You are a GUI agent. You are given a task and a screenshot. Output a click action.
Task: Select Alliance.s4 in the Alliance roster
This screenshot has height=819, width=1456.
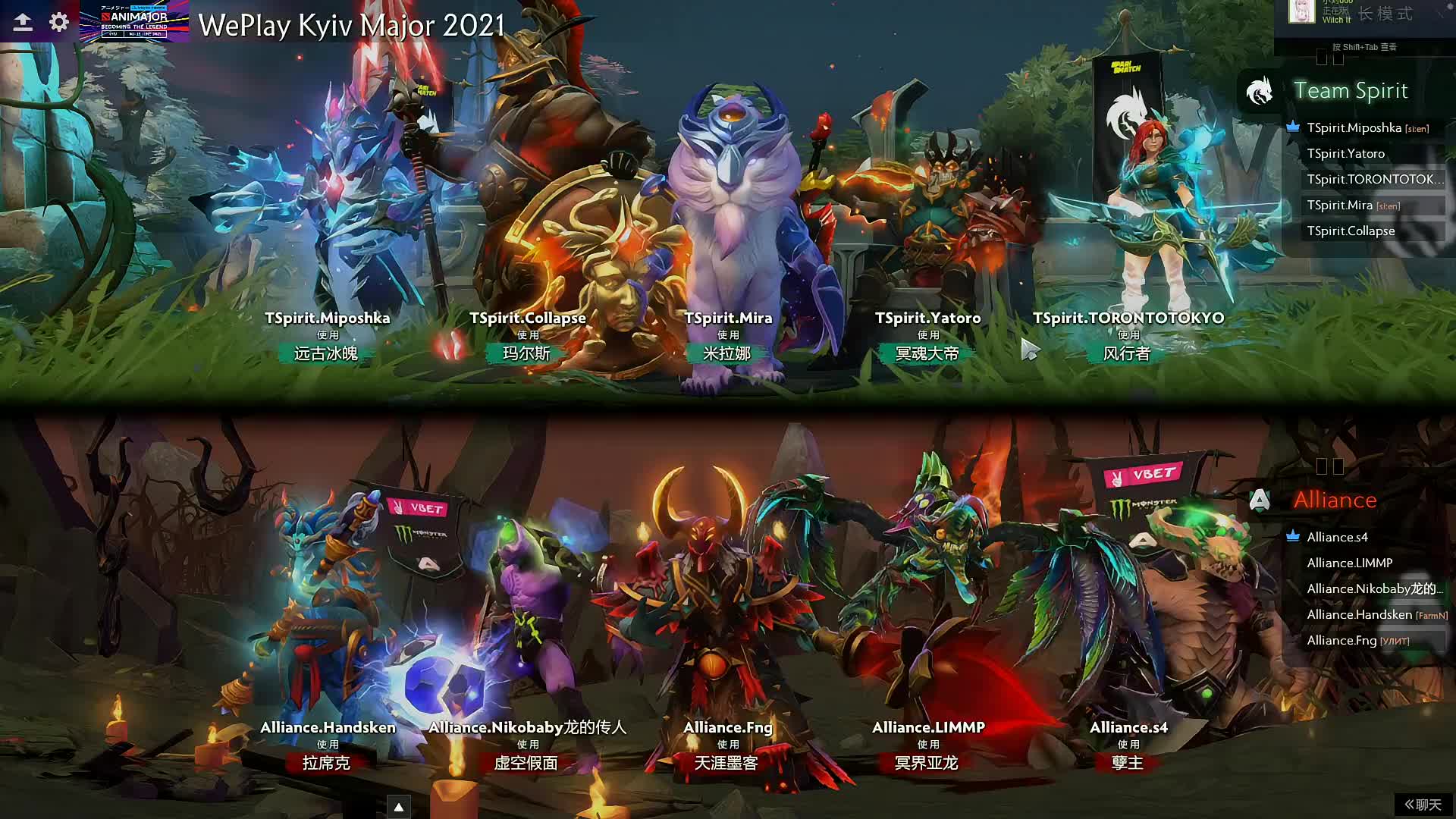[x=1337, y=538]
